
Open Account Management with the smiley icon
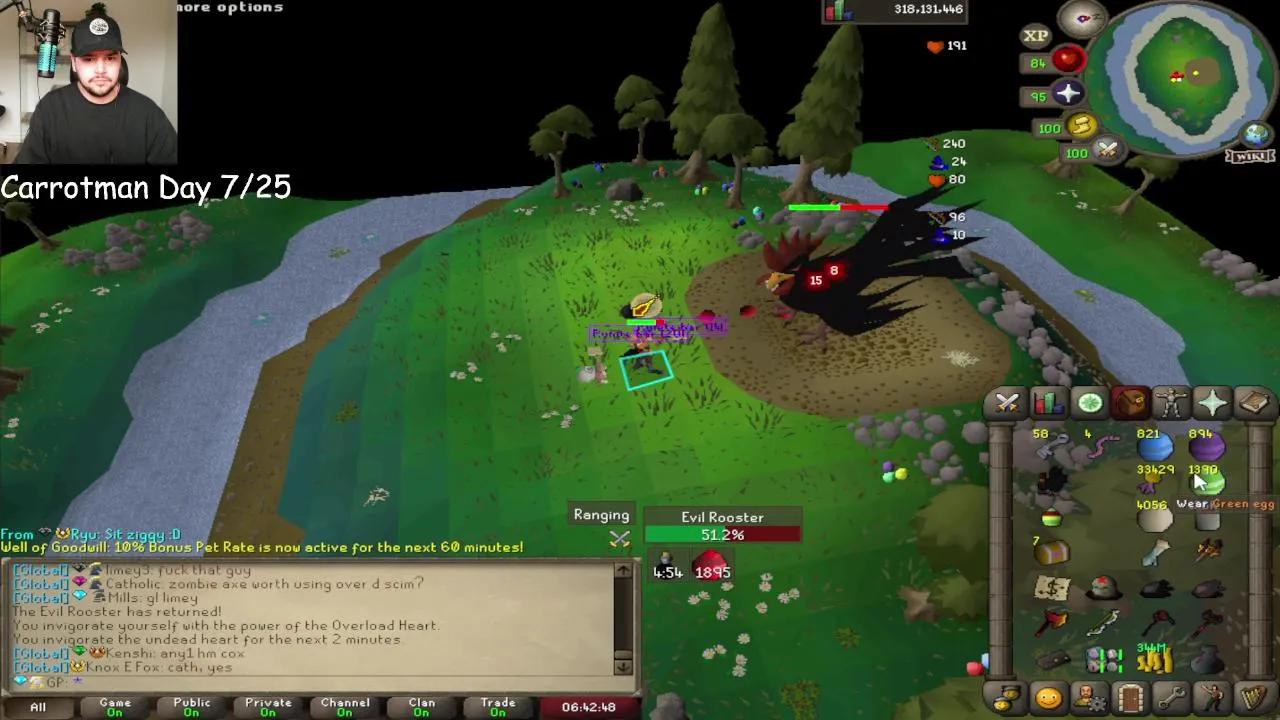click(x=1047, y=697)
